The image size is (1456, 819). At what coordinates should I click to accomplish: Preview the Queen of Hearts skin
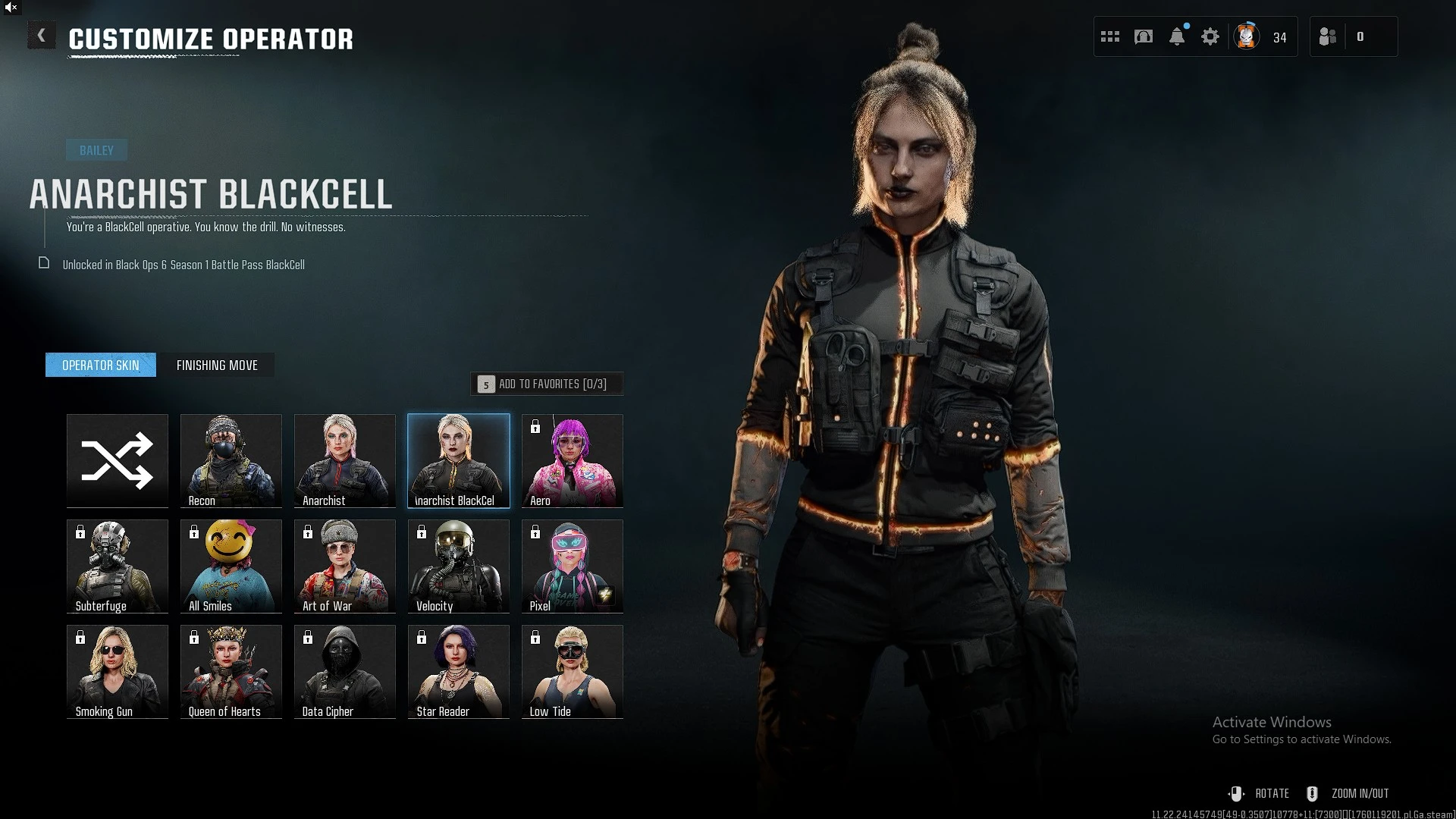click(x=231, y=671)
